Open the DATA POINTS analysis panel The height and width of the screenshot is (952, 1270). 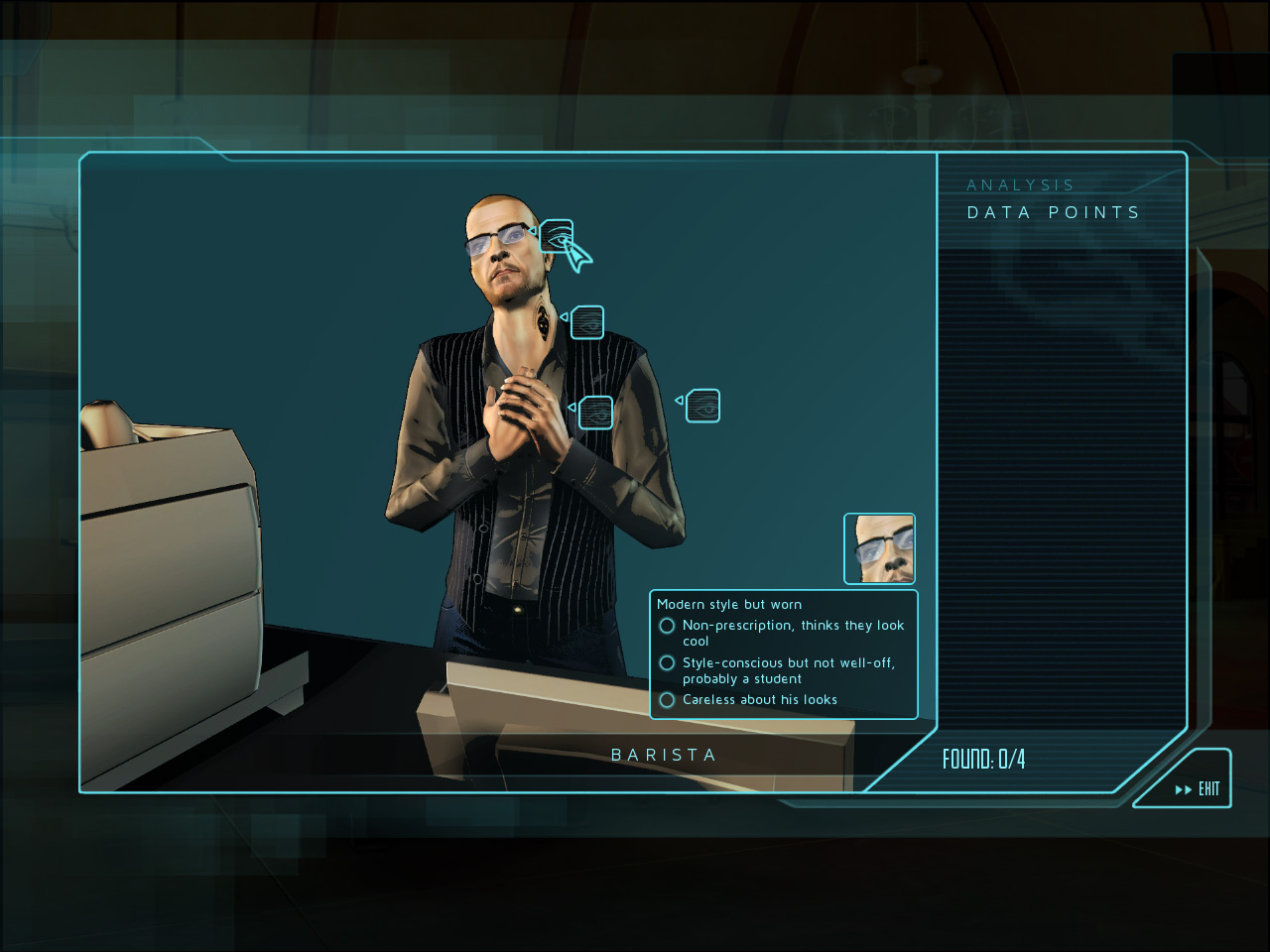click(x=1053, y=211)
